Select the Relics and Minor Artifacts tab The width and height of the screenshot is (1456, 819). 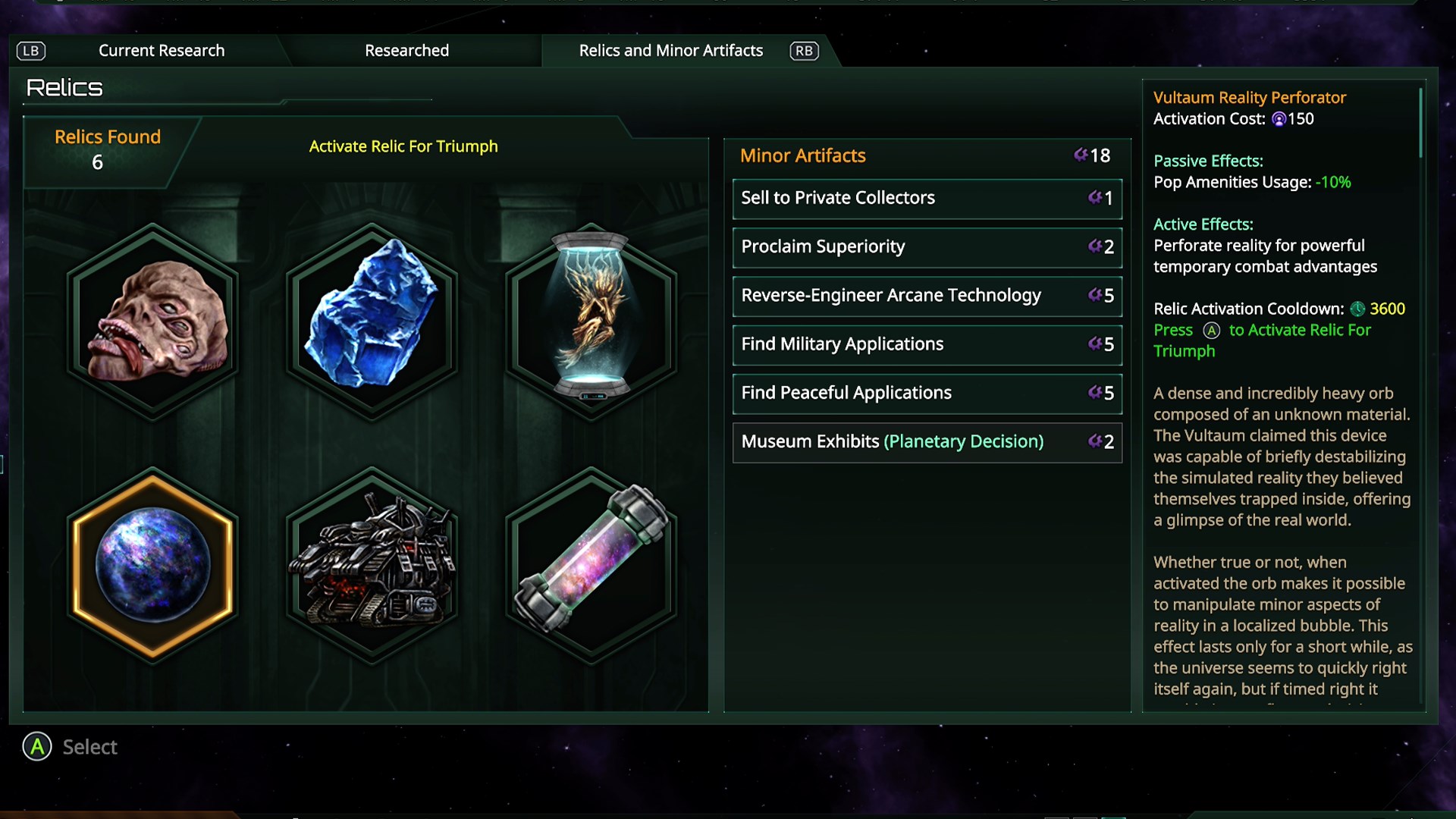670,51
